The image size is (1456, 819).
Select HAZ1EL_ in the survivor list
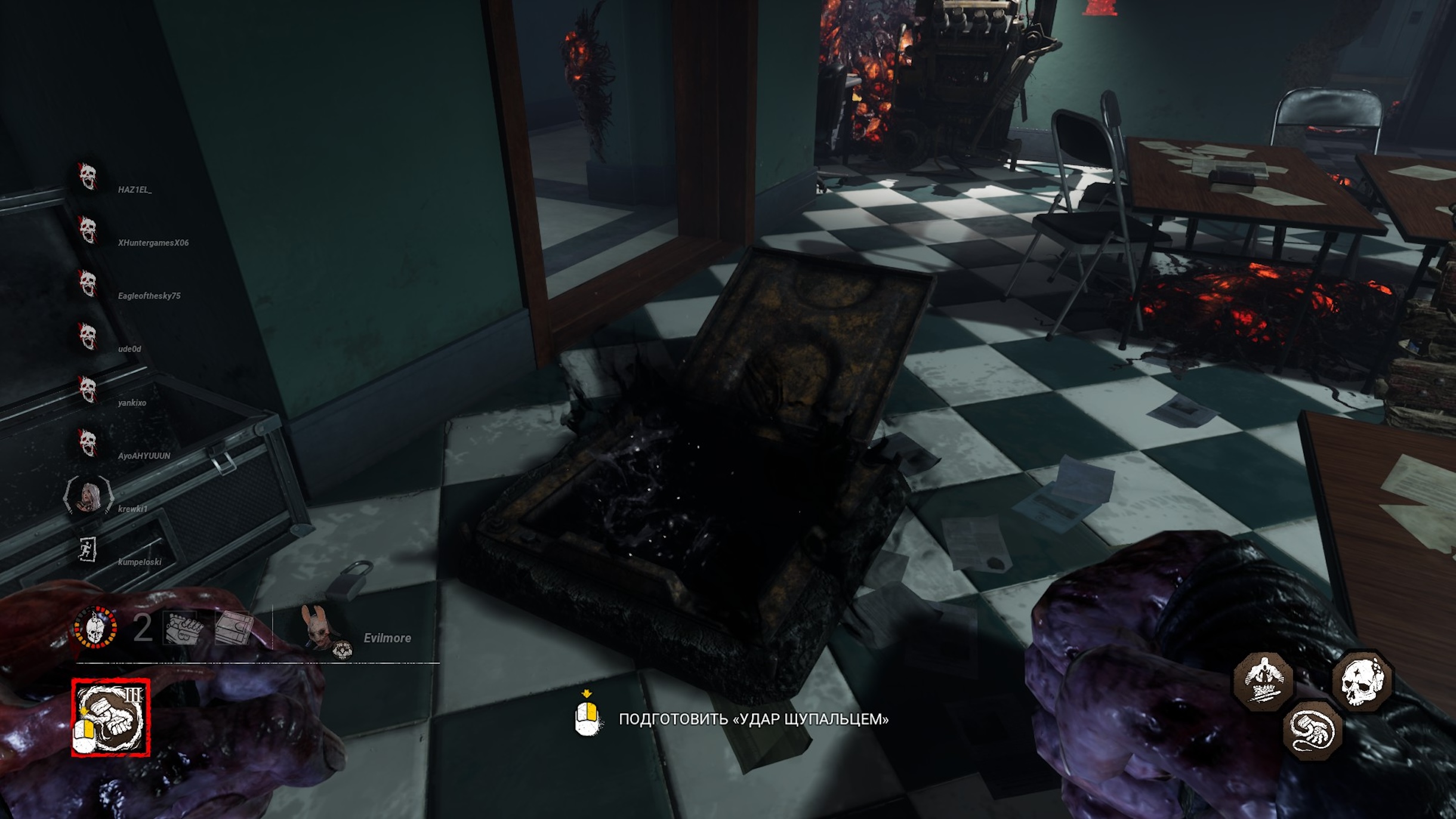[135, 190]
